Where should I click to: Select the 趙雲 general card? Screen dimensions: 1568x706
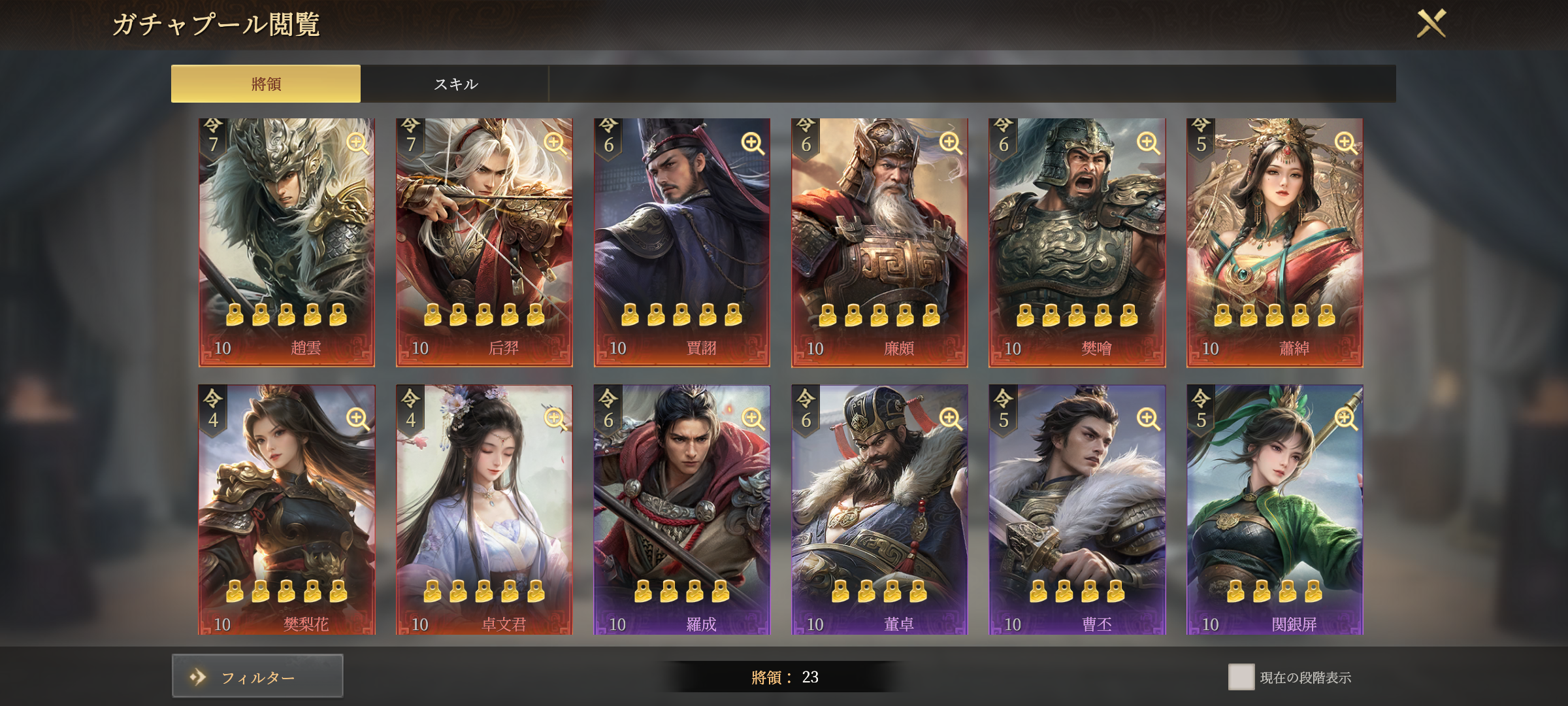tap(287, 242)
